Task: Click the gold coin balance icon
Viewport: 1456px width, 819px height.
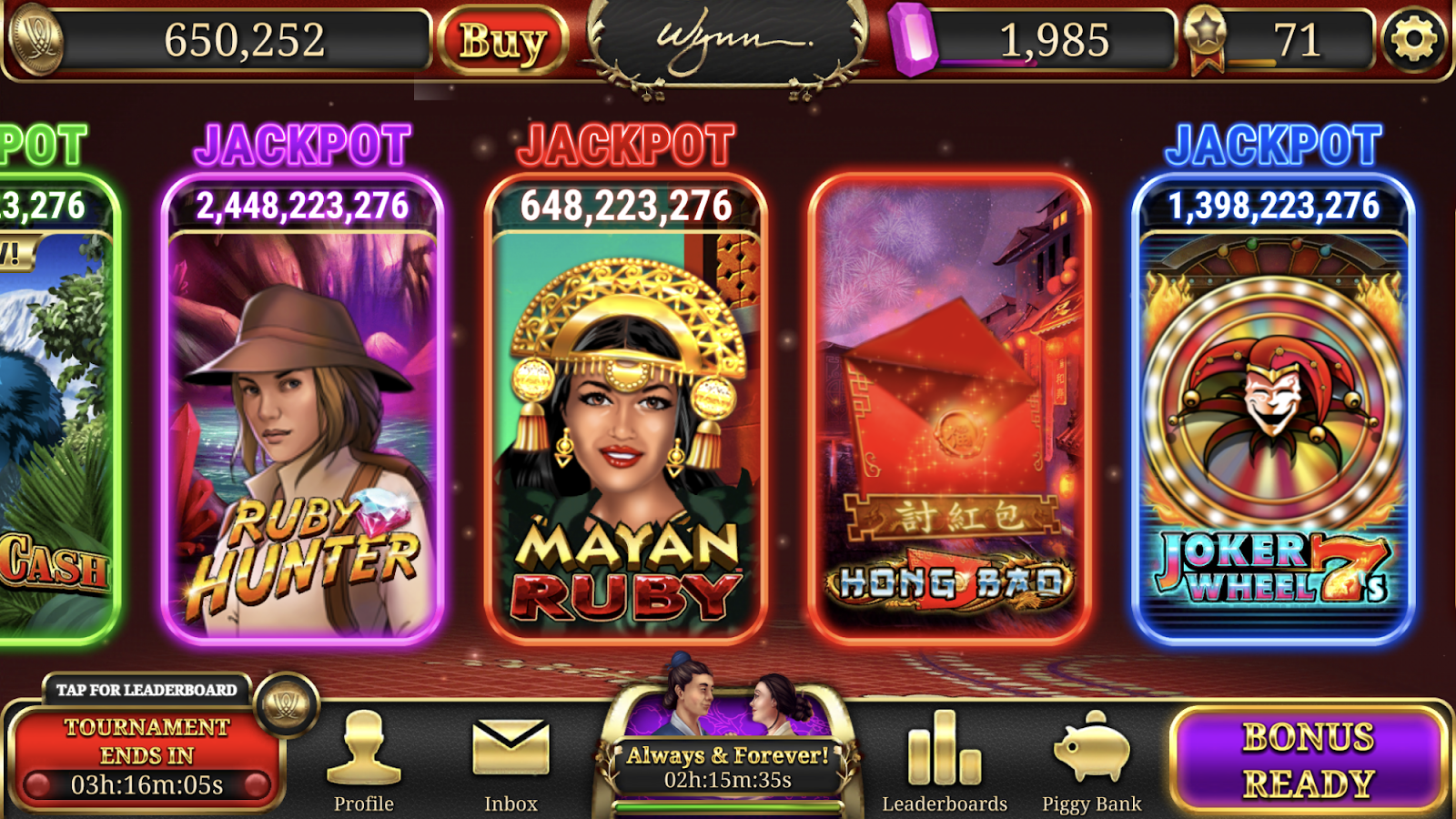Action: (38, 38)
